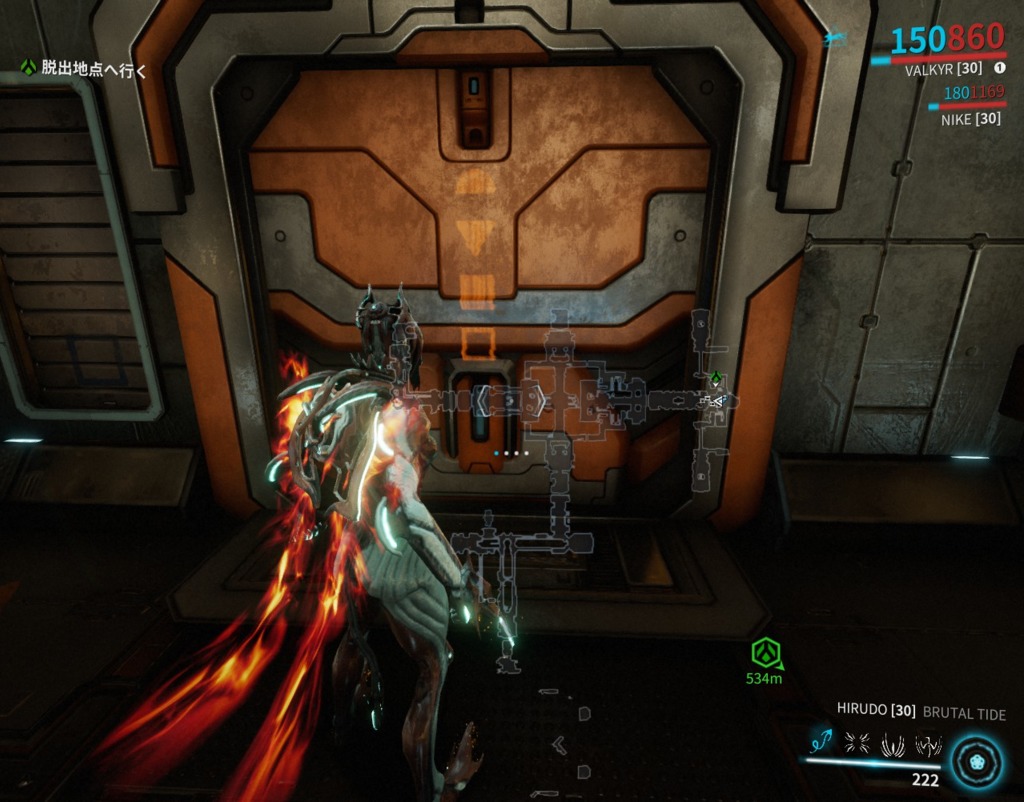This screenshot has width=1024, height=802.
Task: Click the VALKYR [30] warframe label
Action: [x=944, y=70]
